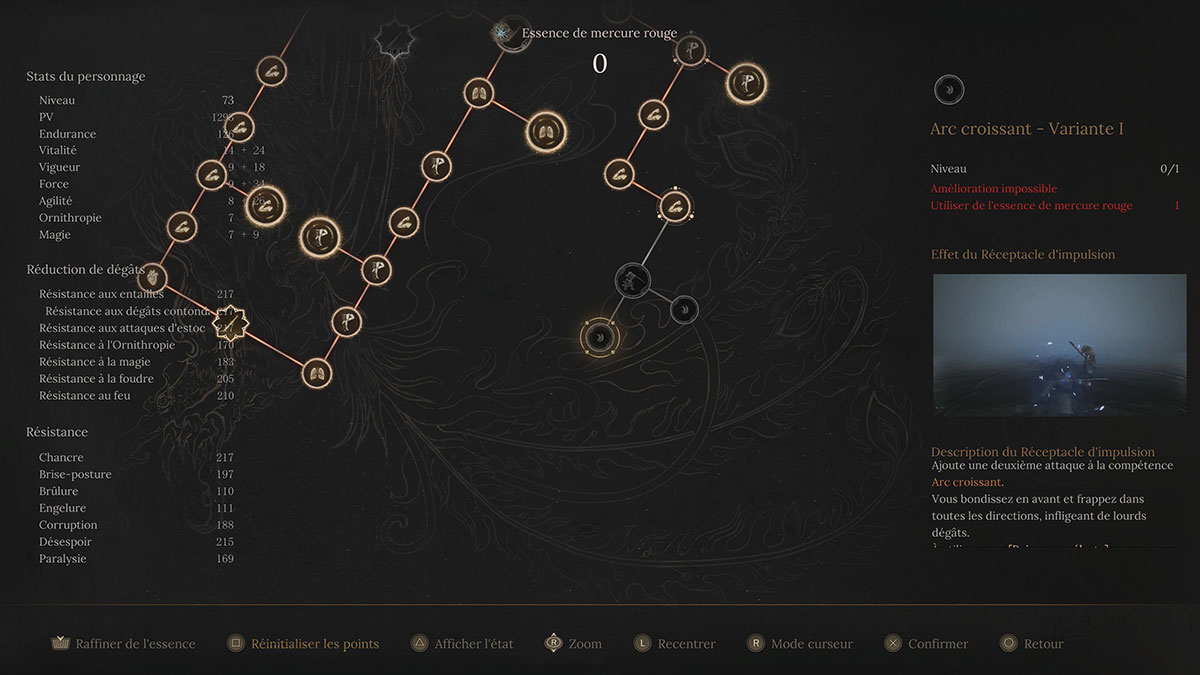Confirm the selection with Confirmer
This screenshot has width=1200, height=675.
coord(927,644)
